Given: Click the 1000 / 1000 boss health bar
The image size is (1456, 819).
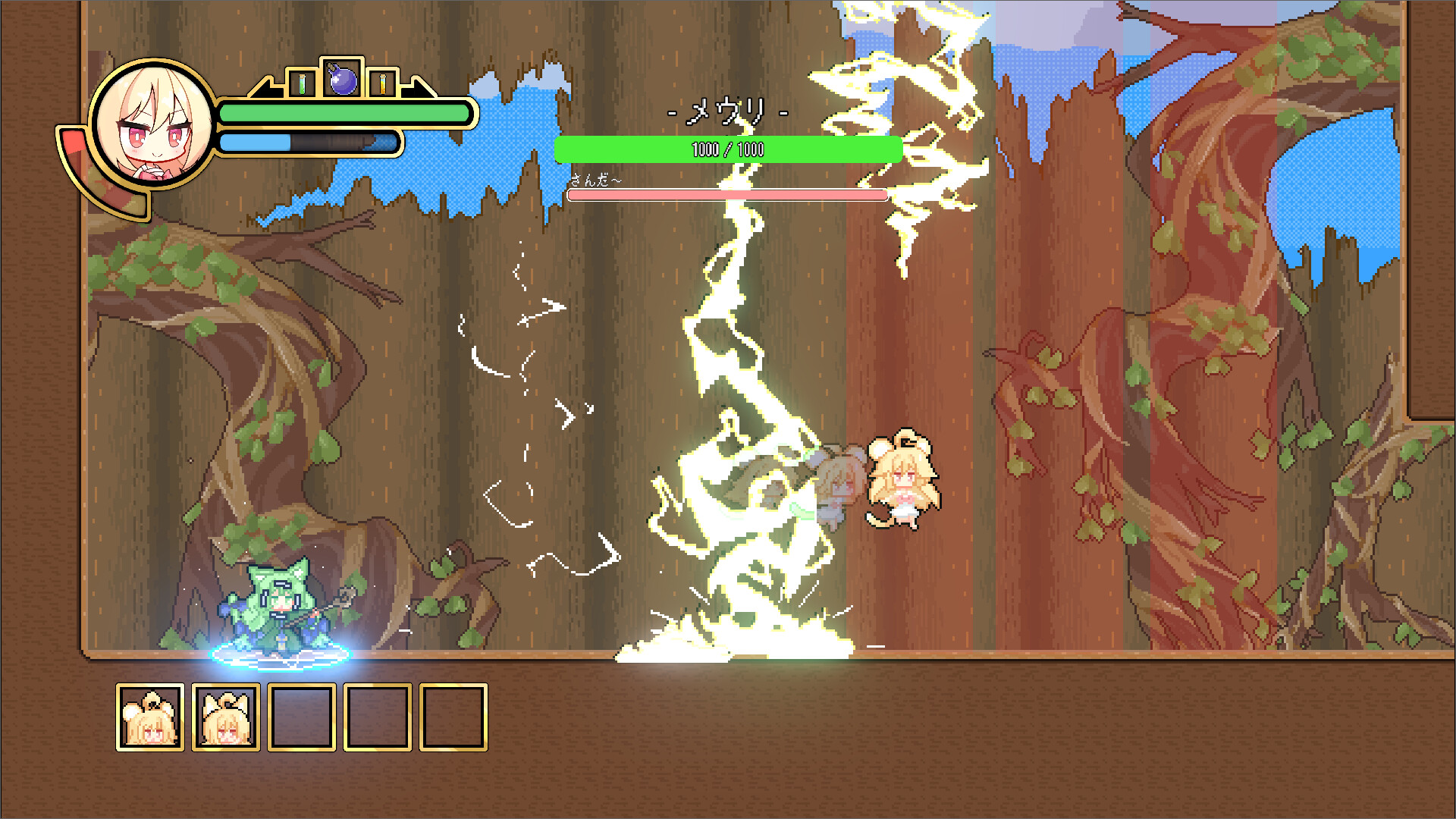Looking at the screenshot, I should 726,149.
